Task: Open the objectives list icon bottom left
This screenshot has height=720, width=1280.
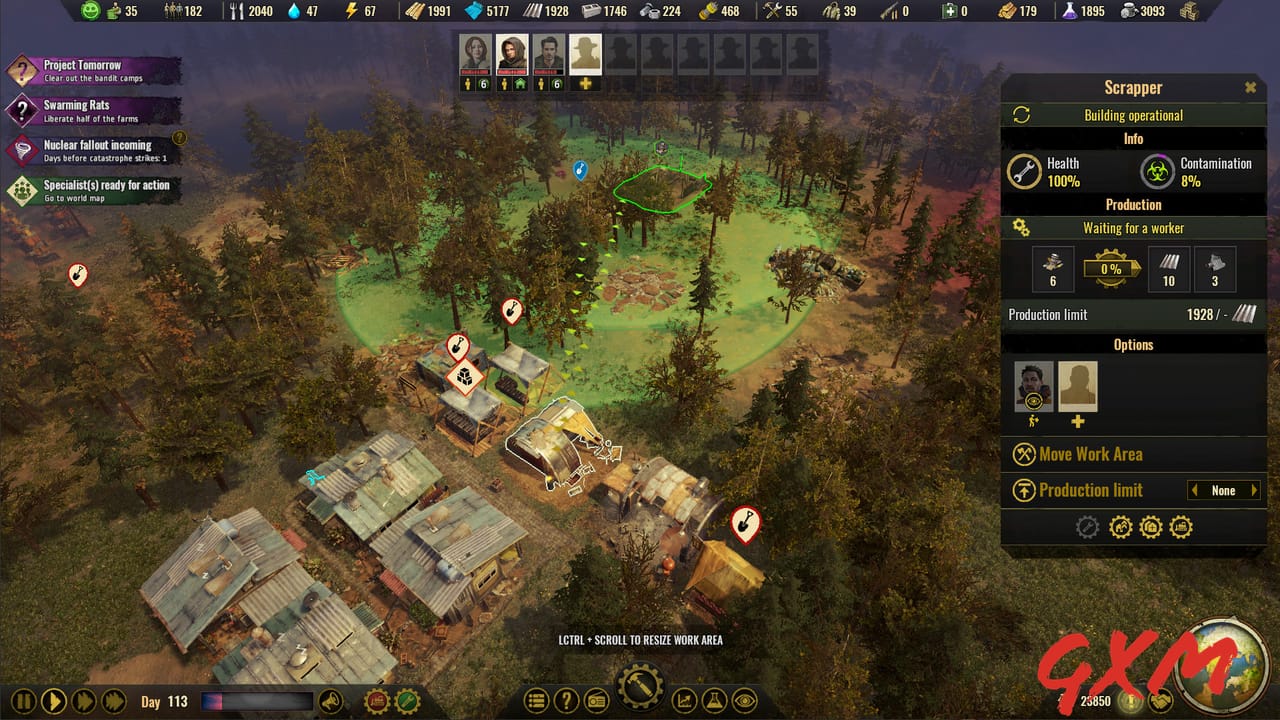Action: (537, 701)
